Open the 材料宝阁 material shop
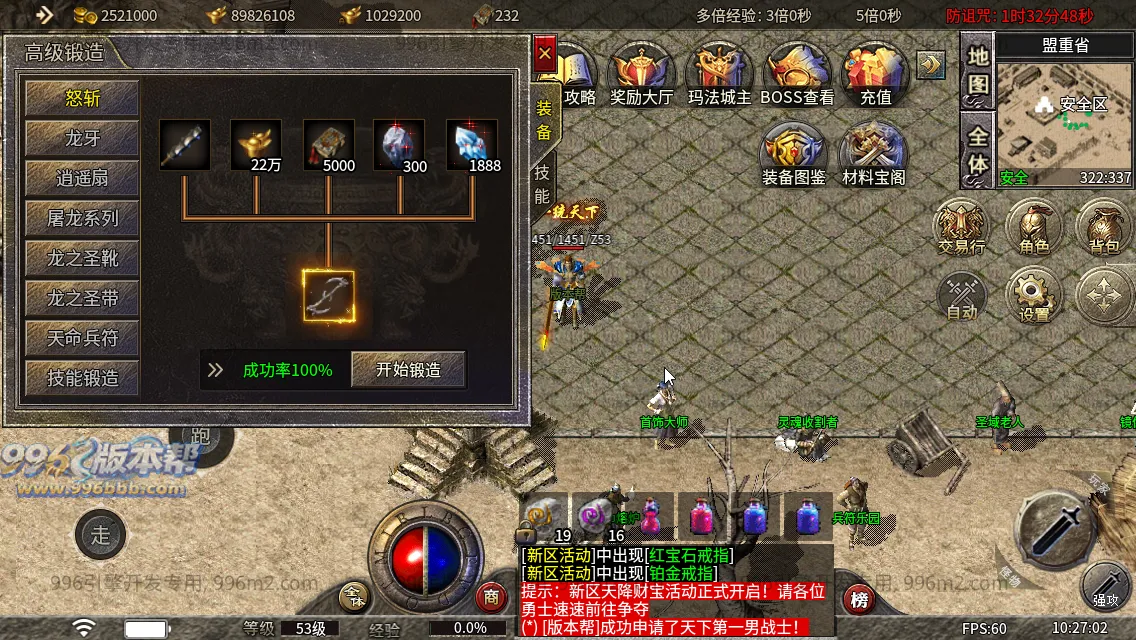1136x640 pixels. click(873, 155)
